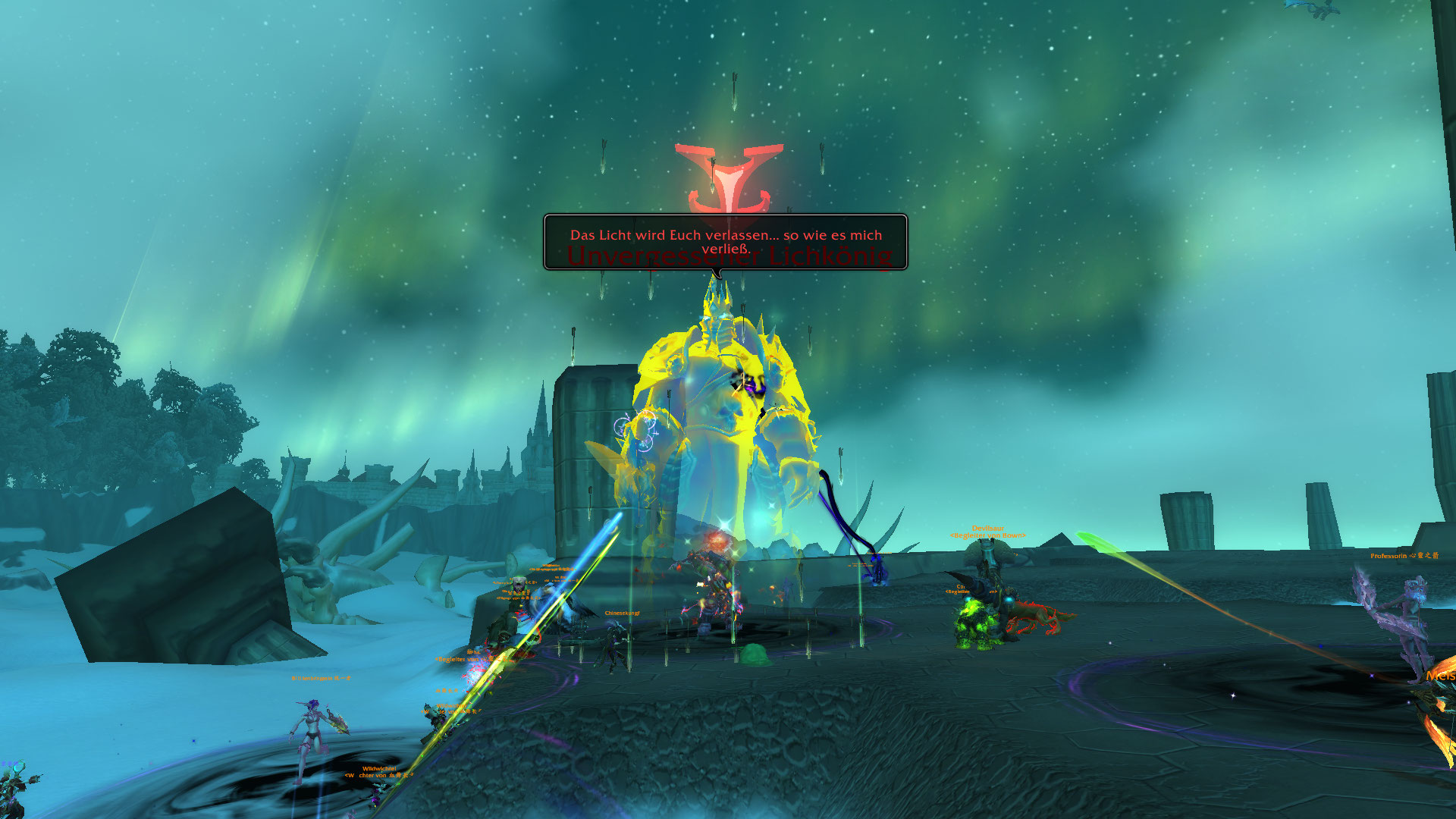The width and height of the screenshot is (1456, 819).
Task: Click the Devilsaur nameplate text
Action: coord(988,528)
